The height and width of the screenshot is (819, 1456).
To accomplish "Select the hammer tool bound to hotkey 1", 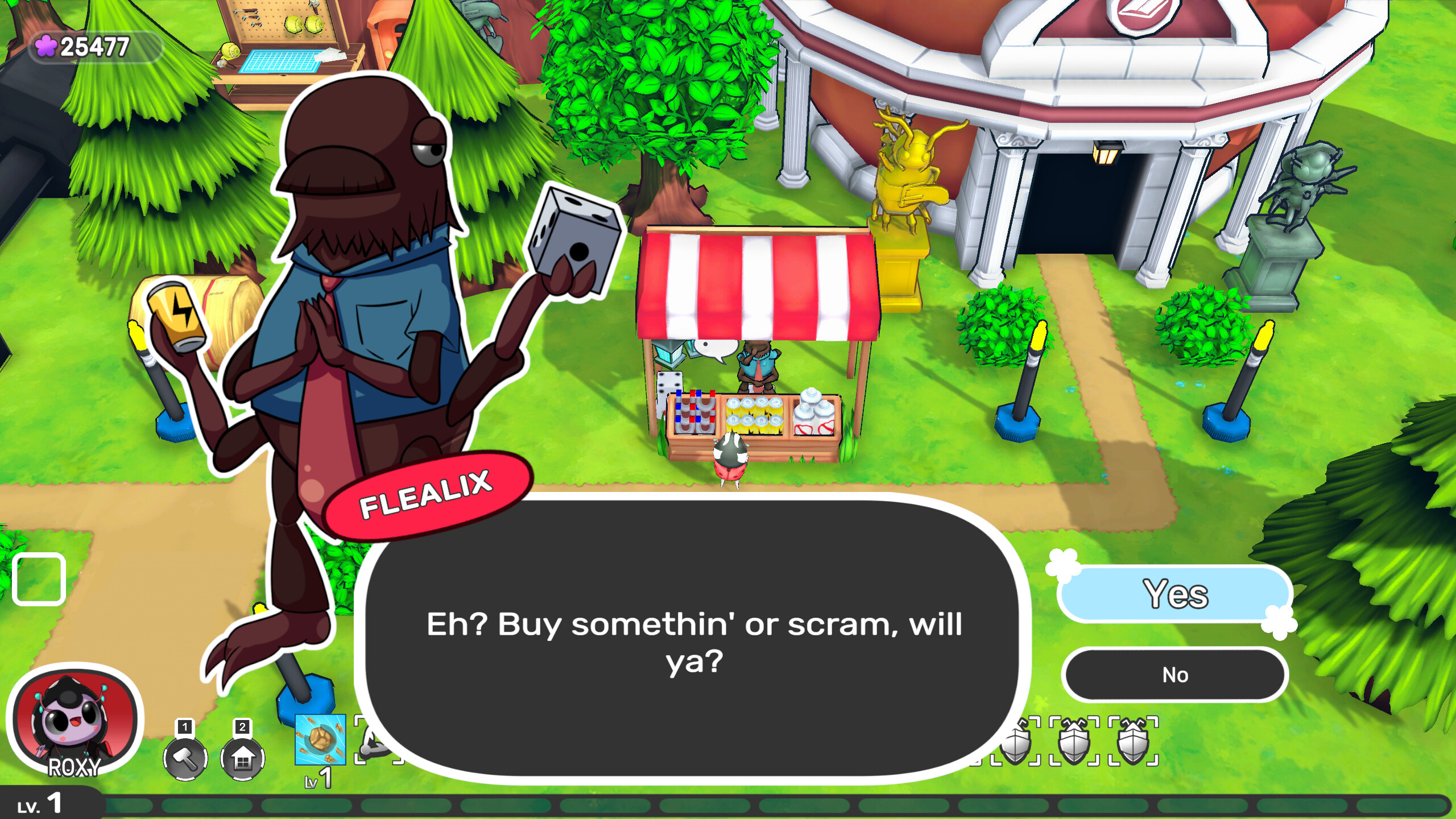I will [x=185, y=759].
